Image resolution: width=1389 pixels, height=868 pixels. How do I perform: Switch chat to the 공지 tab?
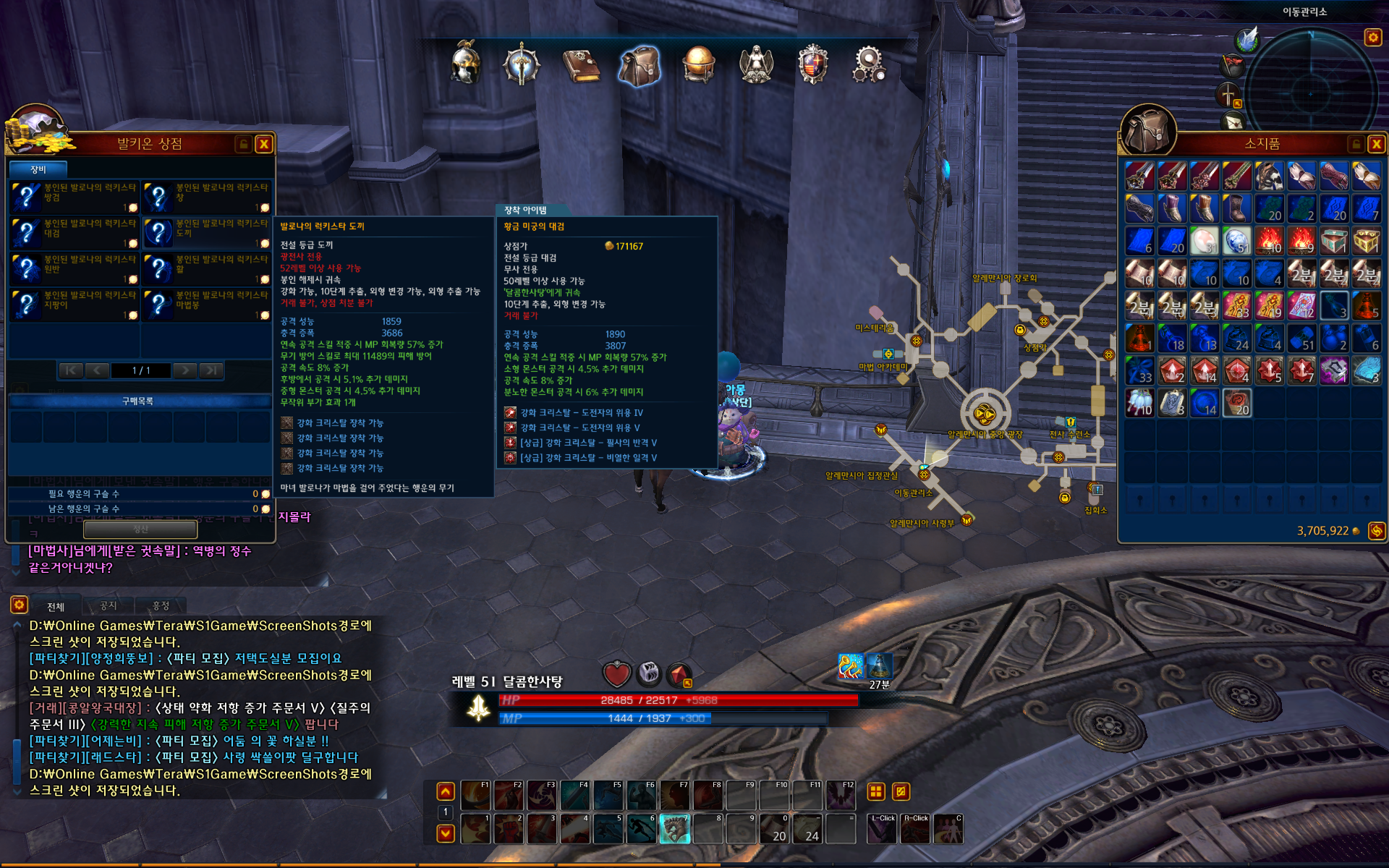pyautogui.click(x=108, y=606)
